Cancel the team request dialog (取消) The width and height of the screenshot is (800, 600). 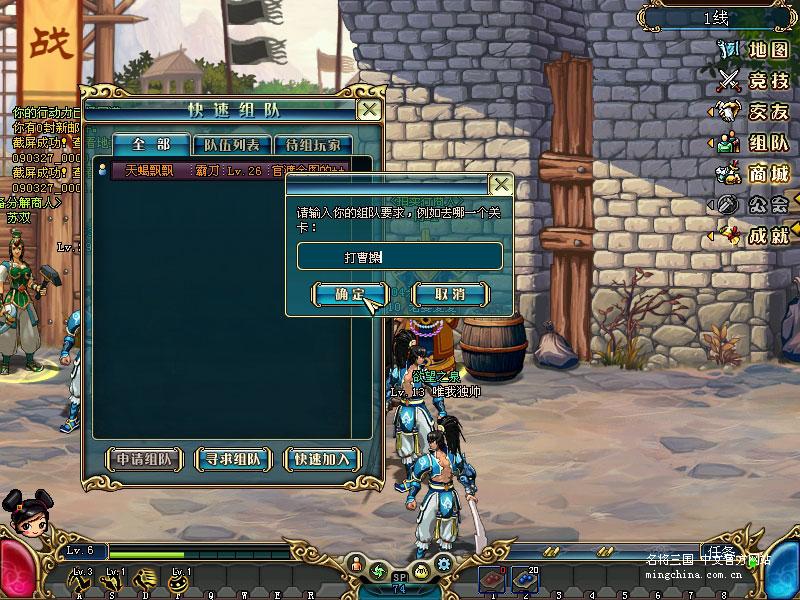(451, 294)
